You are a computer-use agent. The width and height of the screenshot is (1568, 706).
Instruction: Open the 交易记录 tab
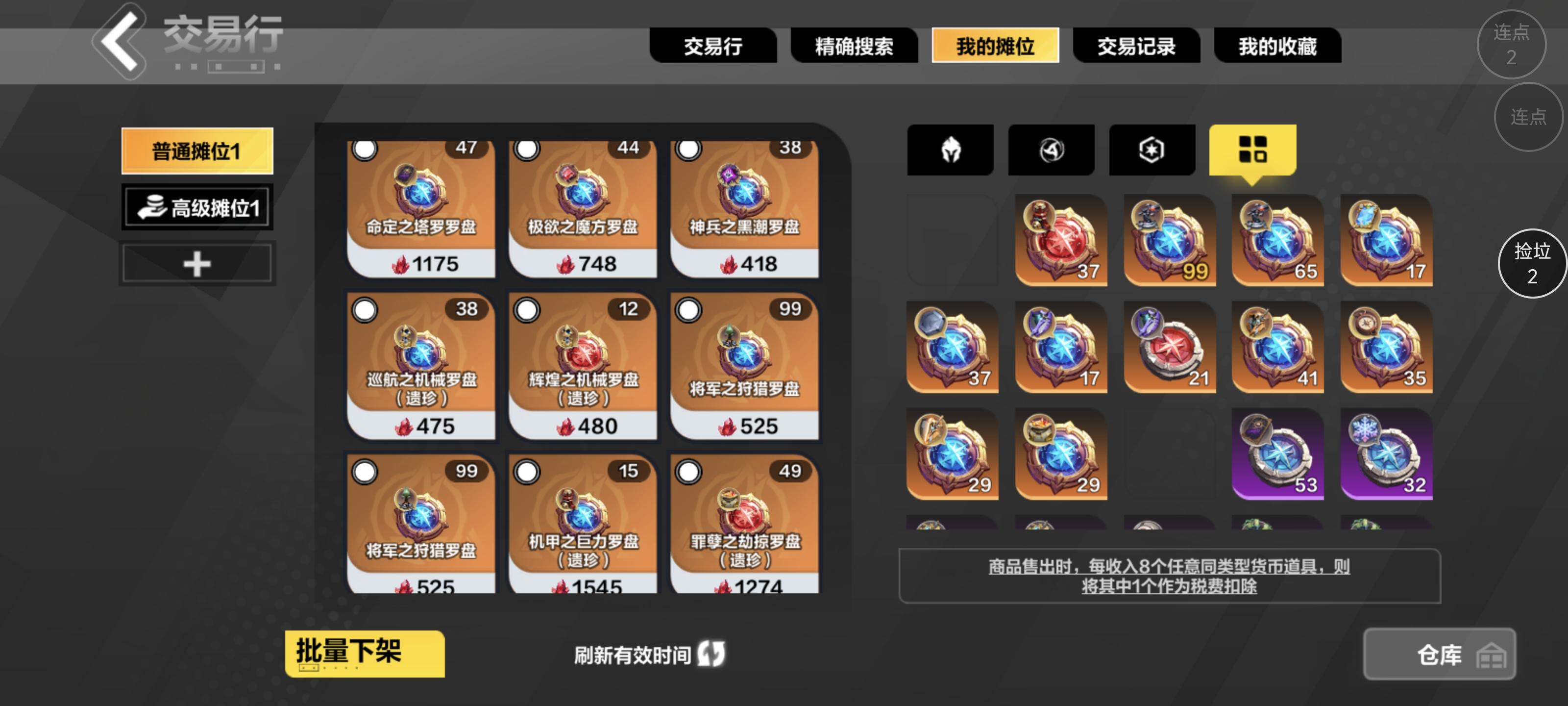click(1136, 46)
